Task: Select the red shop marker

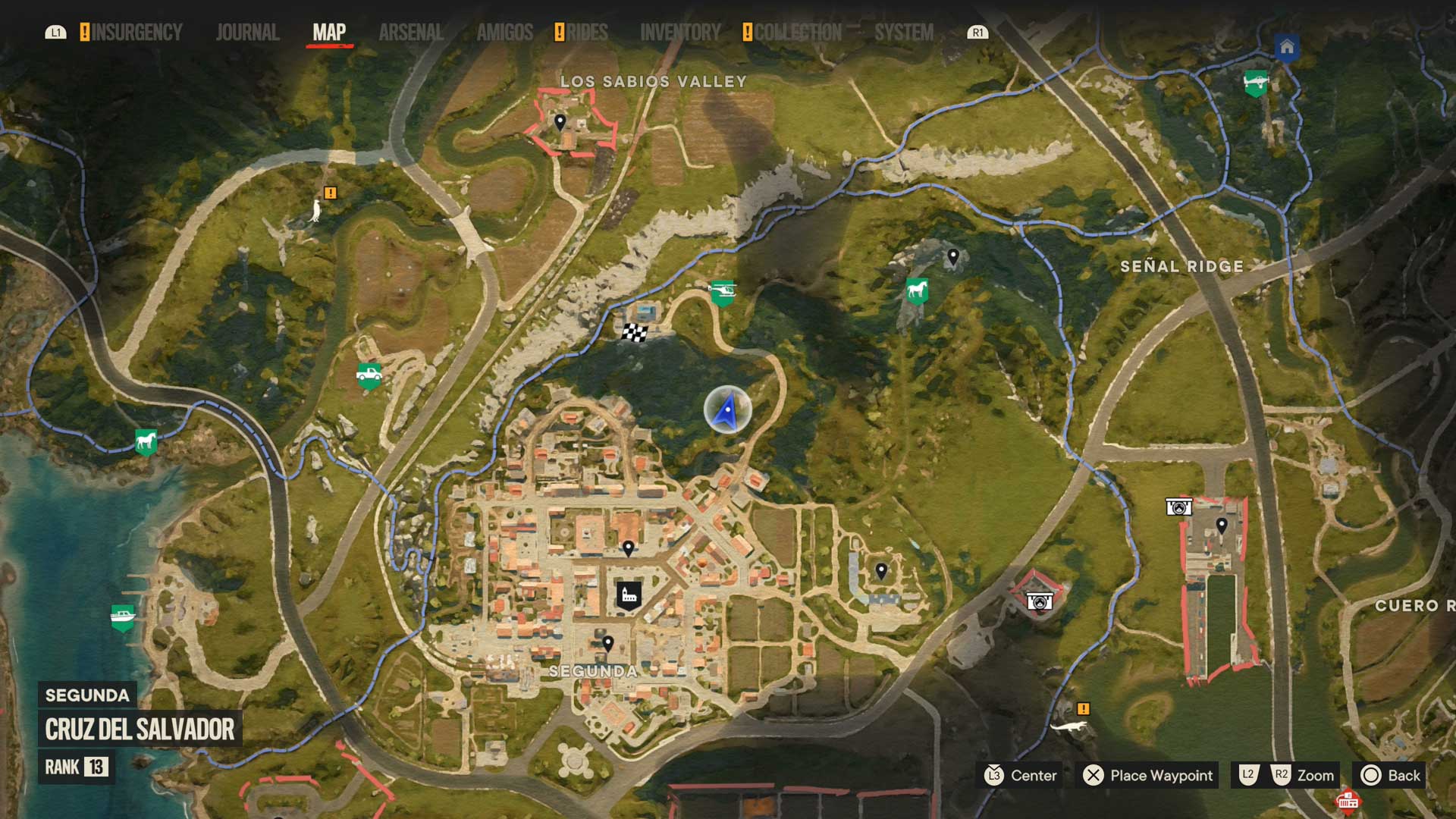Action: coord(1348,800)
